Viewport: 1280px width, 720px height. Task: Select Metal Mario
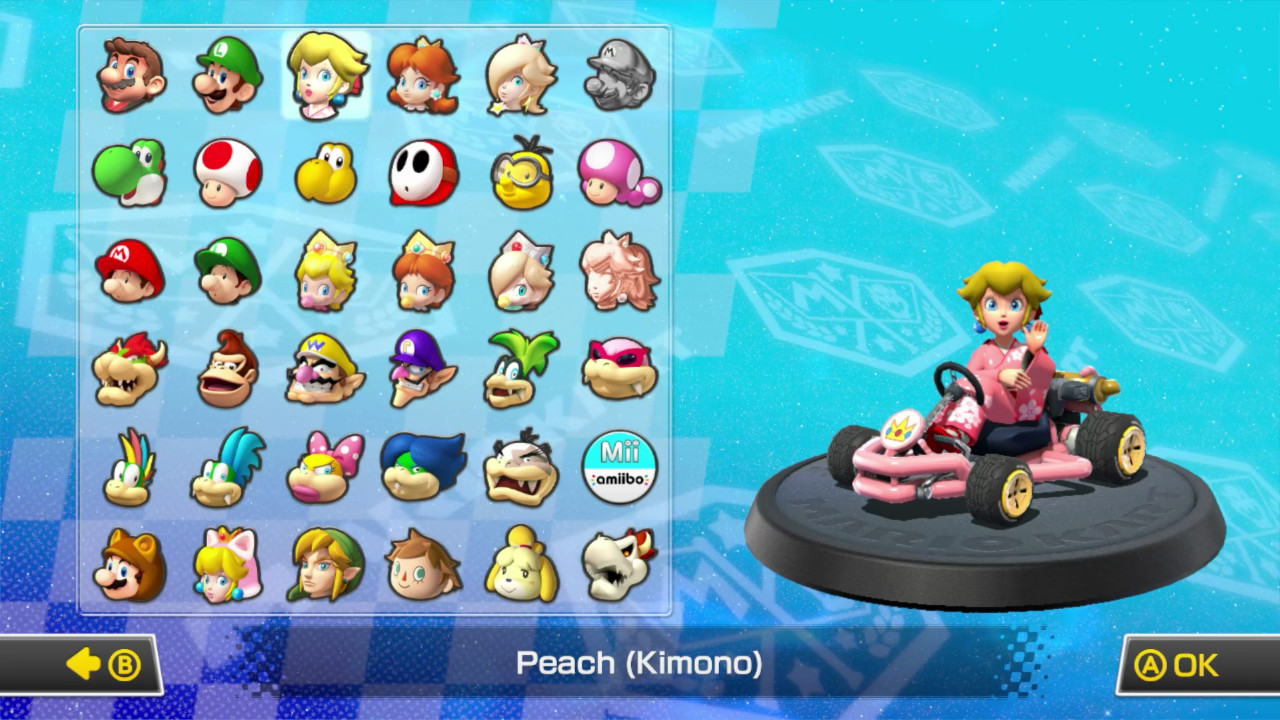click(x=619, y=75)
